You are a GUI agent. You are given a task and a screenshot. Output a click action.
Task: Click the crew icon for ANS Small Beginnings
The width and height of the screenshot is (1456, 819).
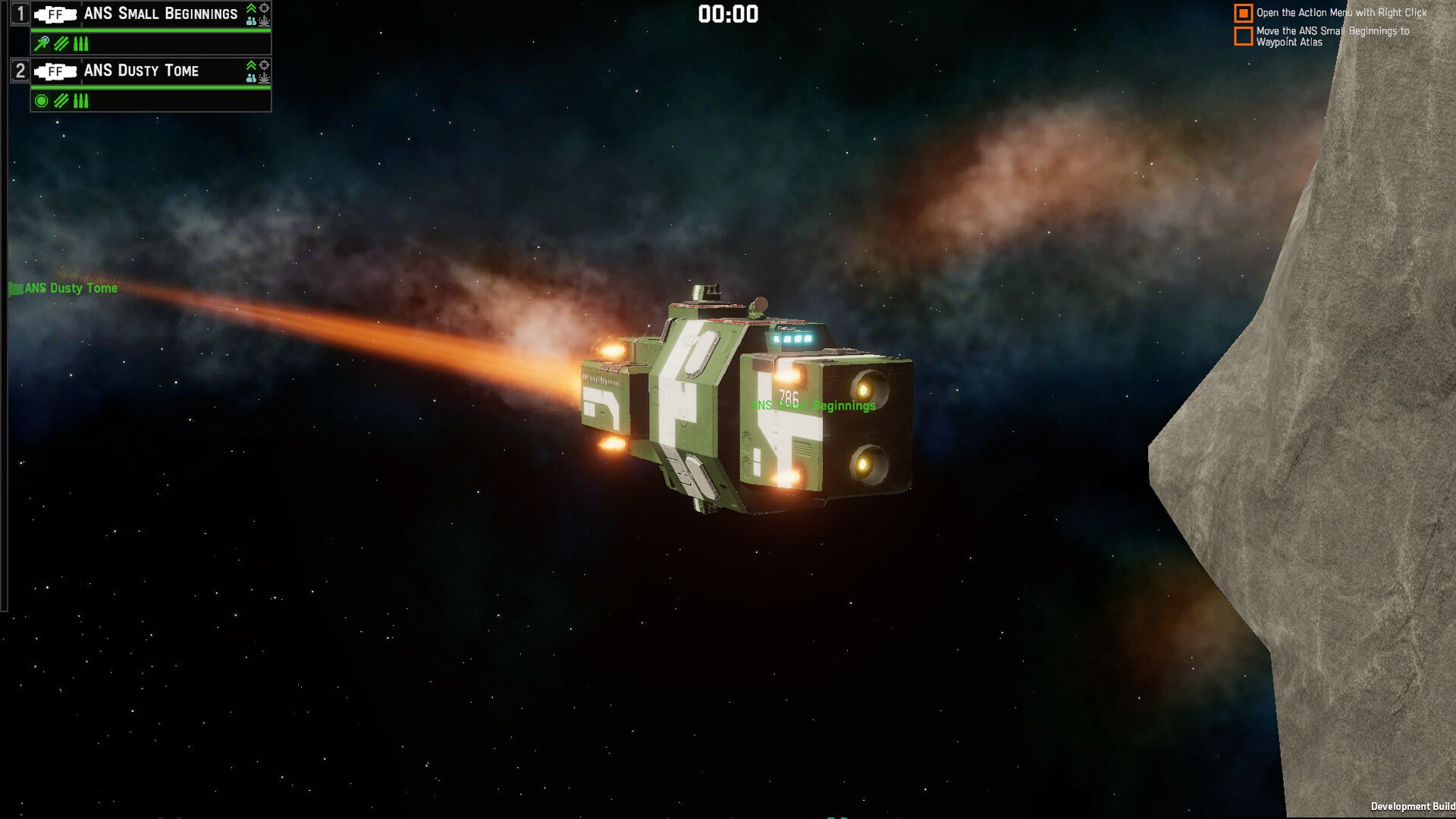point(251,22)
